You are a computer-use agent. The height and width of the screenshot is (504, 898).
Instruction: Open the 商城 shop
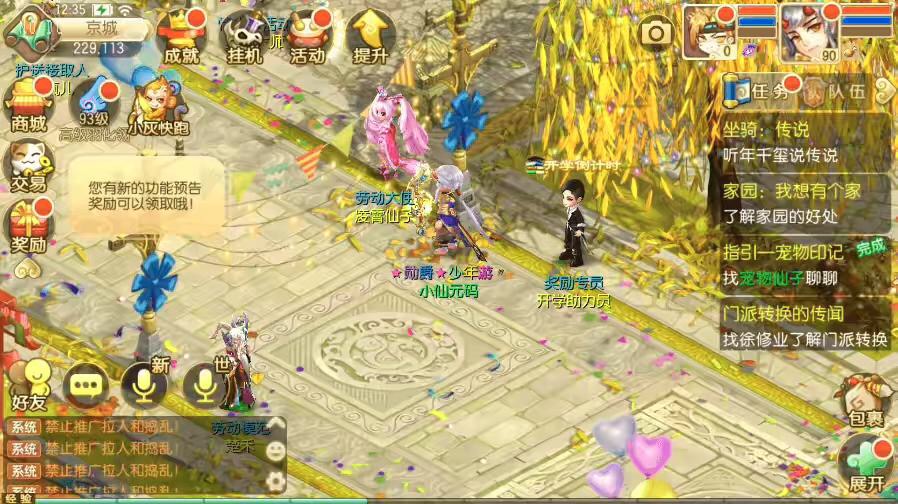pyautogui.click(x=29, y=106)
